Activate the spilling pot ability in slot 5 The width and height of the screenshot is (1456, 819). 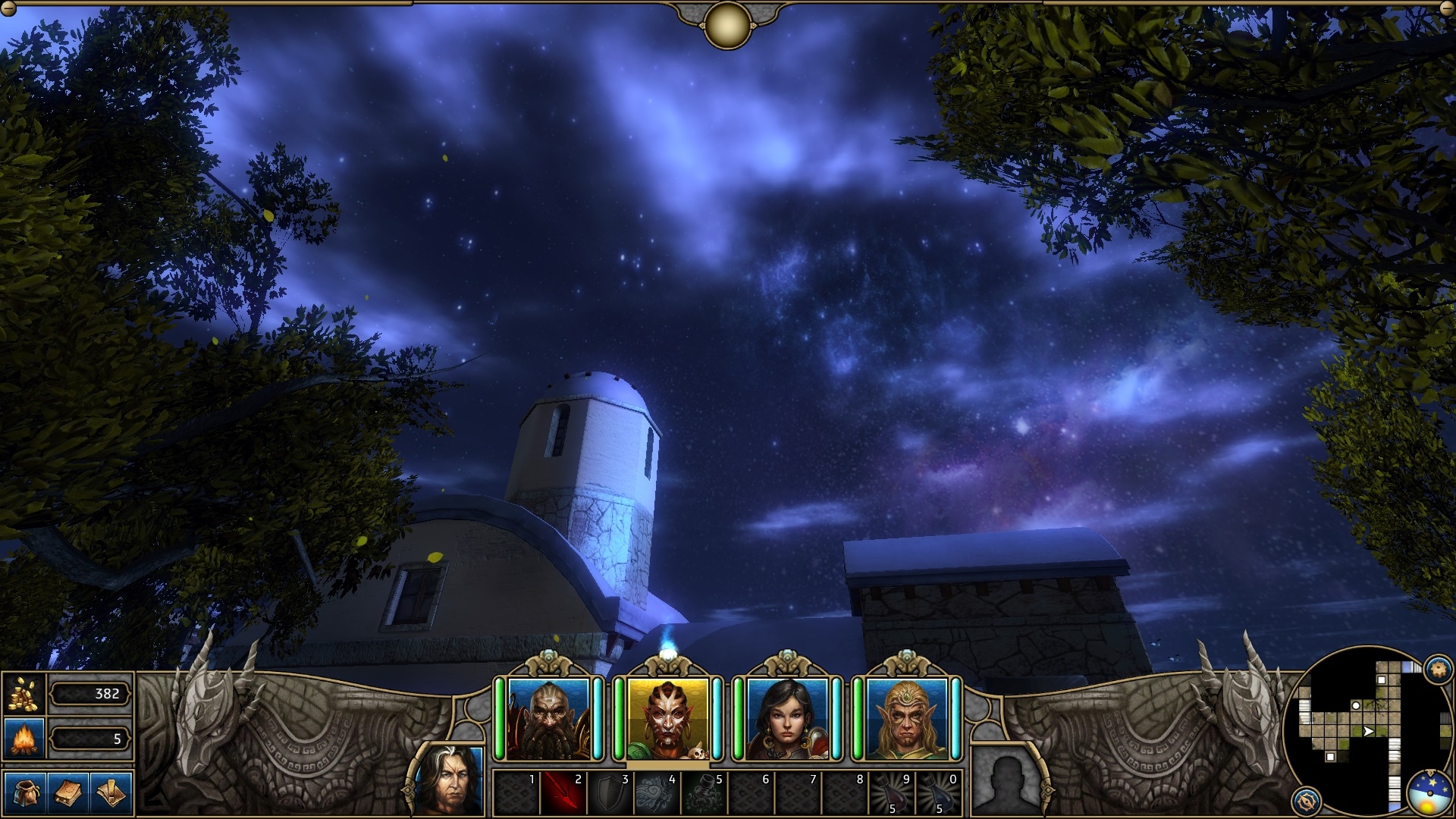pos(704,793)
